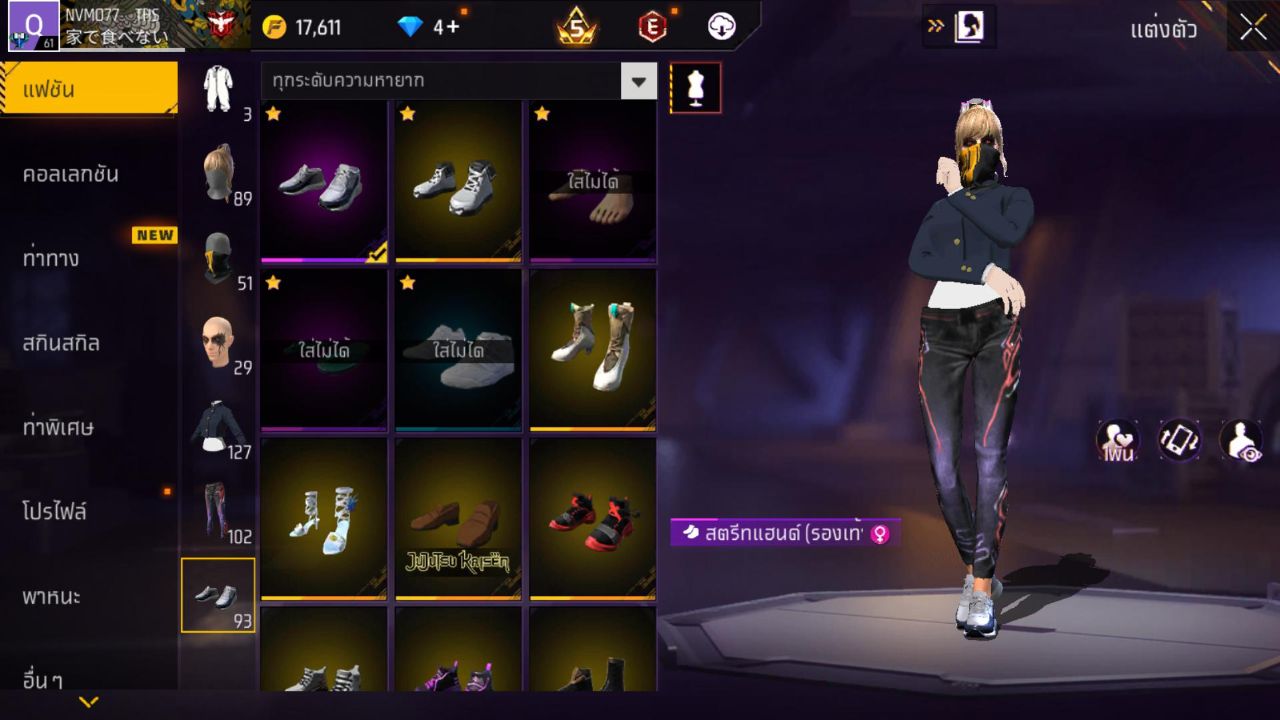Toggle the favorite star on the white boots card
The image size is (1280, 720).
406,114
